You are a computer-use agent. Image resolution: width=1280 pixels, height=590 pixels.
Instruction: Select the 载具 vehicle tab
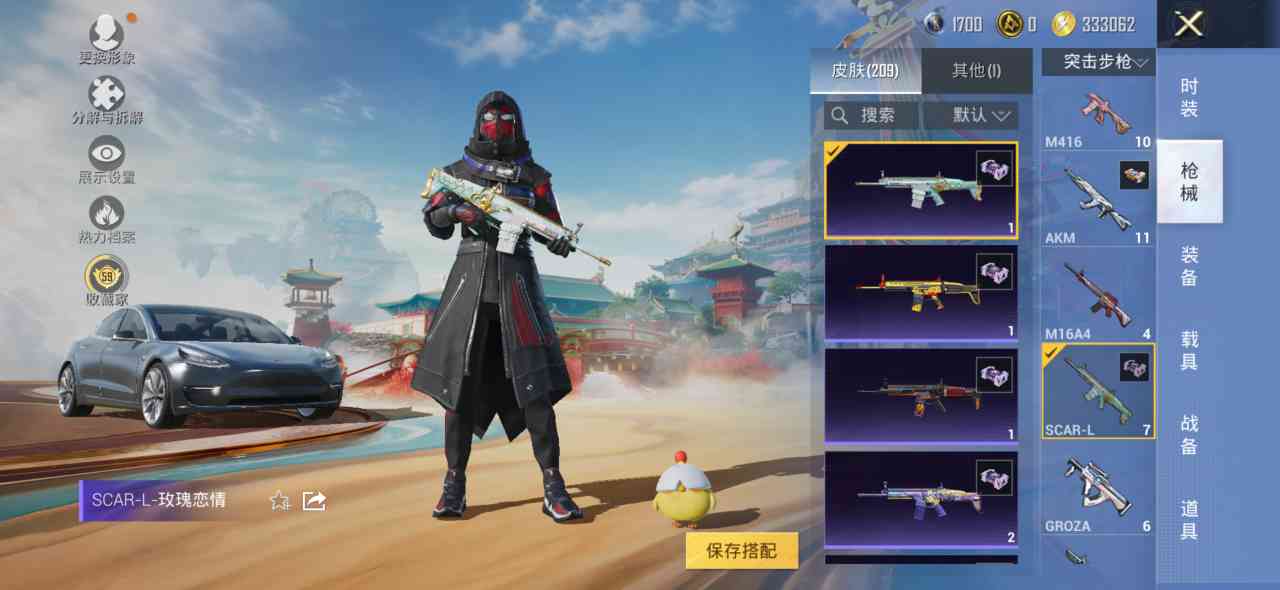(1189, 350)
